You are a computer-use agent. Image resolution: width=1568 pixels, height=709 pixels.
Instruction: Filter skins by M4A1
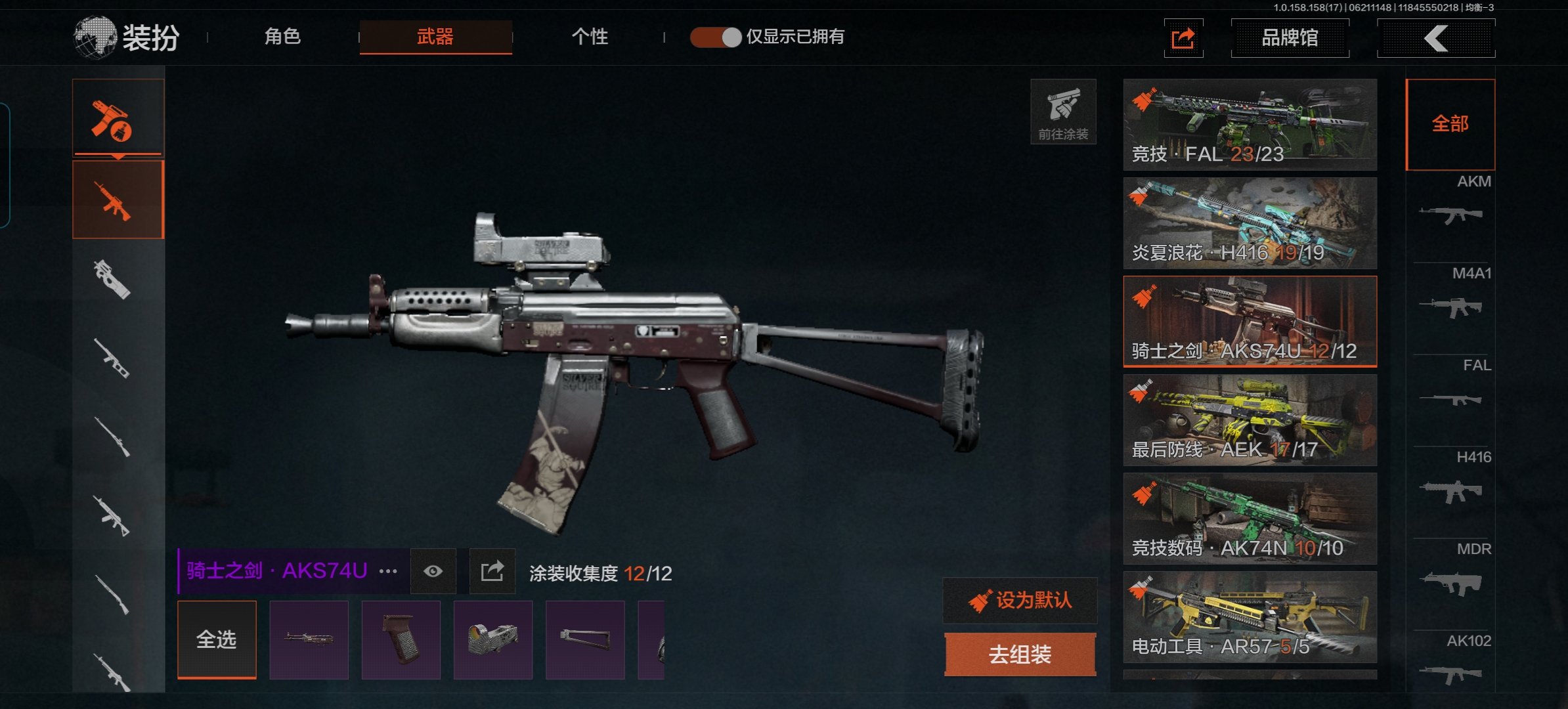[x=1451, y=297]
